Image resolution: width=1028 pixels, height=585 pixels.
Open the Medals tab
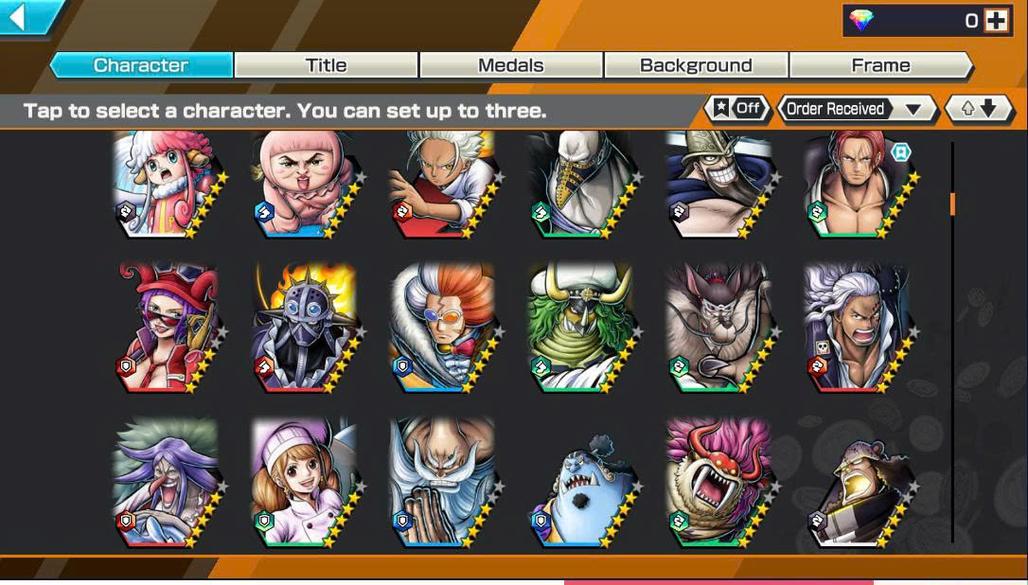coord(511,66)
